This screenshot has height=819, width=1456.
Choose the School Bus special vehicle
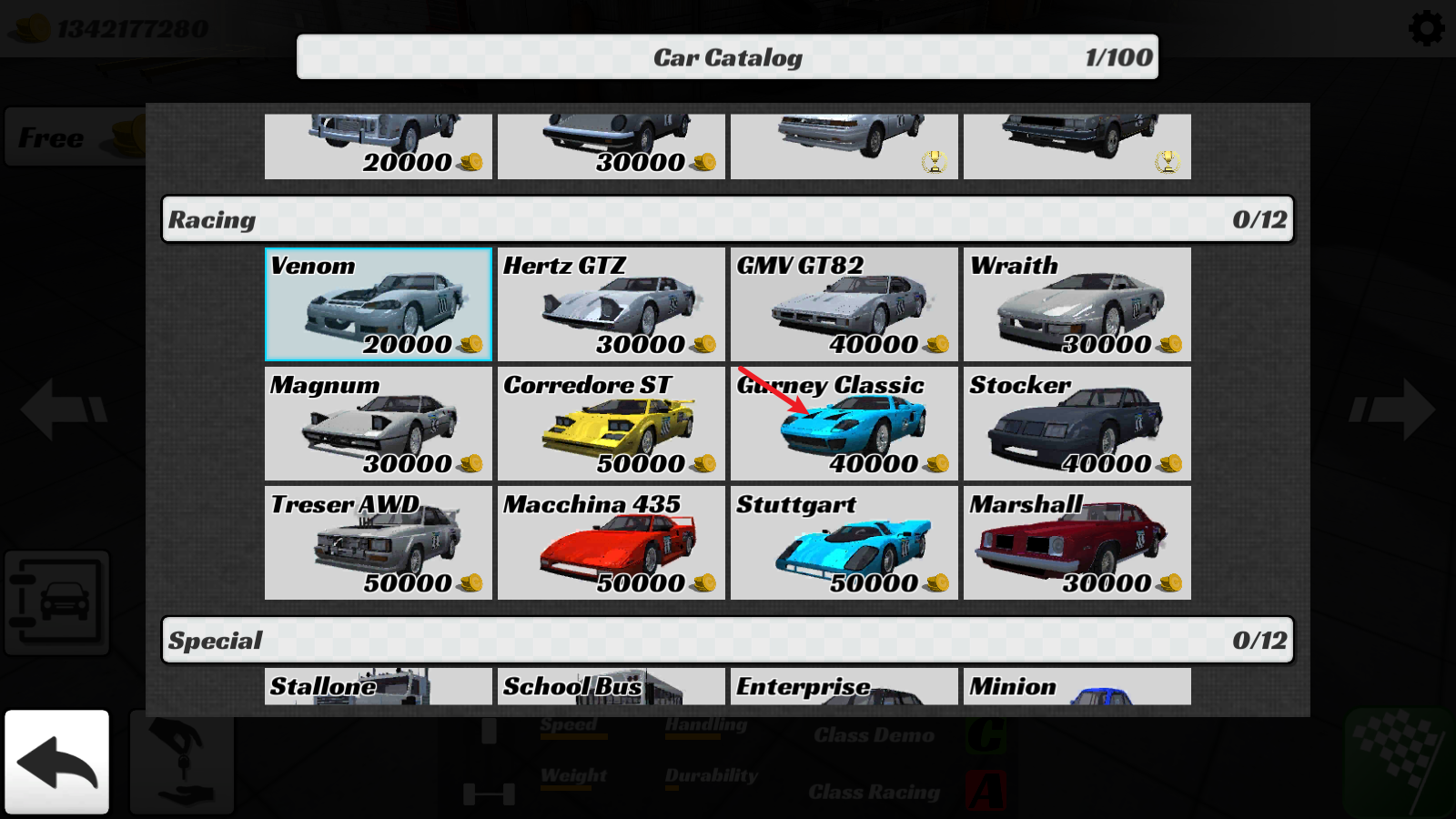coord(612,687)
